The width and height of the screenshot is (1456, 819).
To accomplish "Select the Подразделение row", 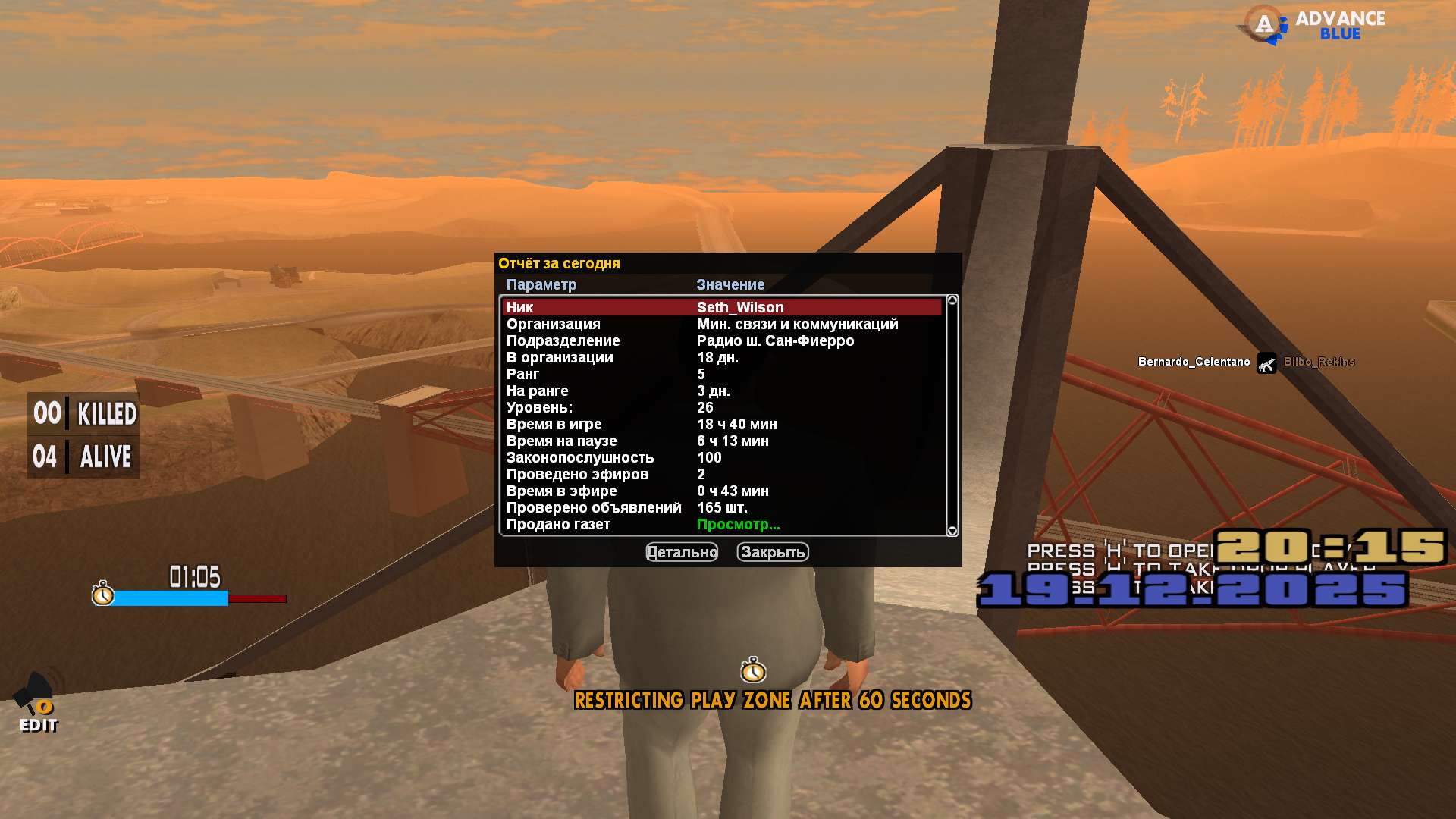I will tap(720, 340).
